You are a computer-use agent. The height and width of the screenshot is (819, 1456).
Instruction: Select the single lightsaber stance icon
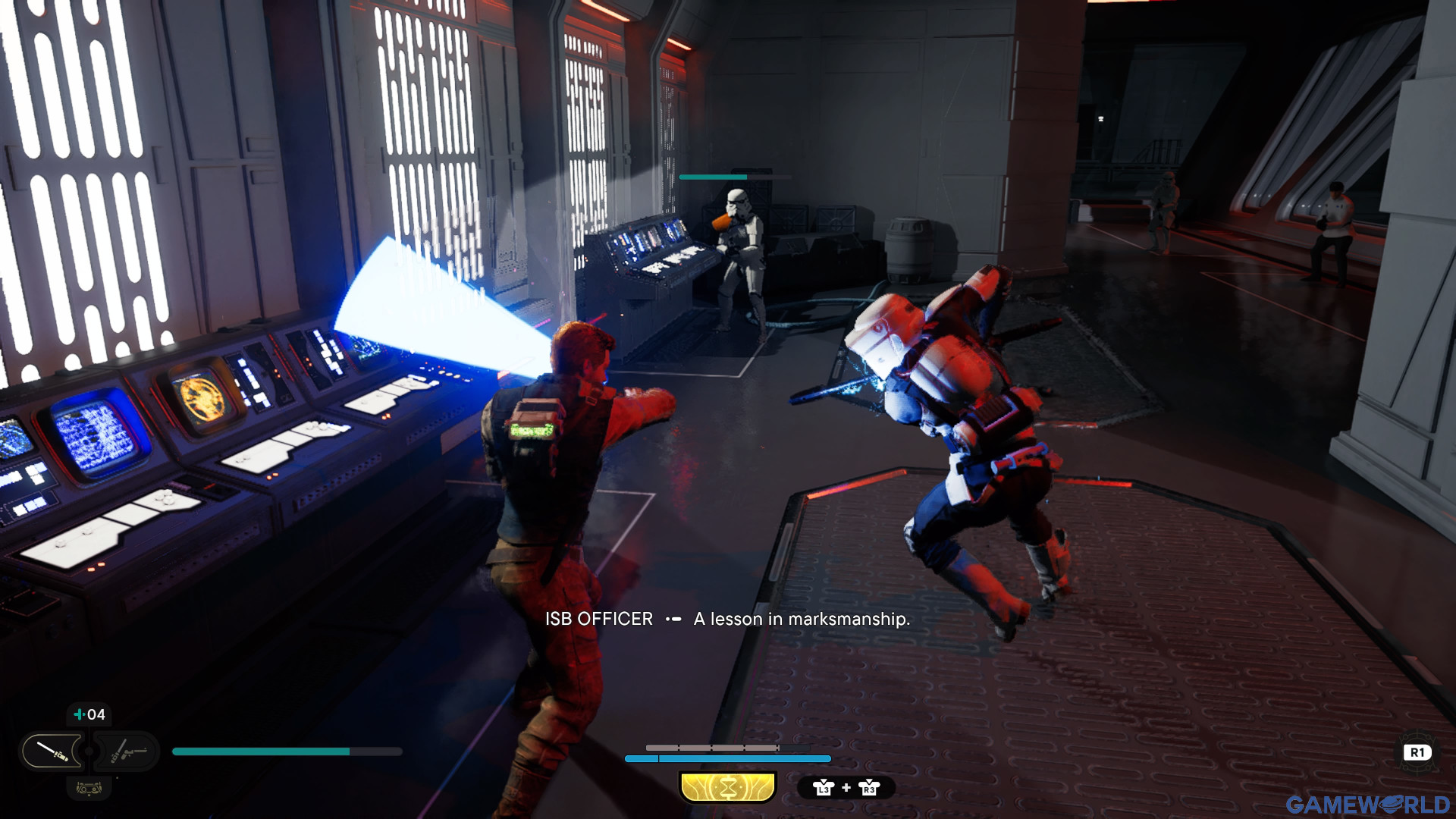pos(53,752)
